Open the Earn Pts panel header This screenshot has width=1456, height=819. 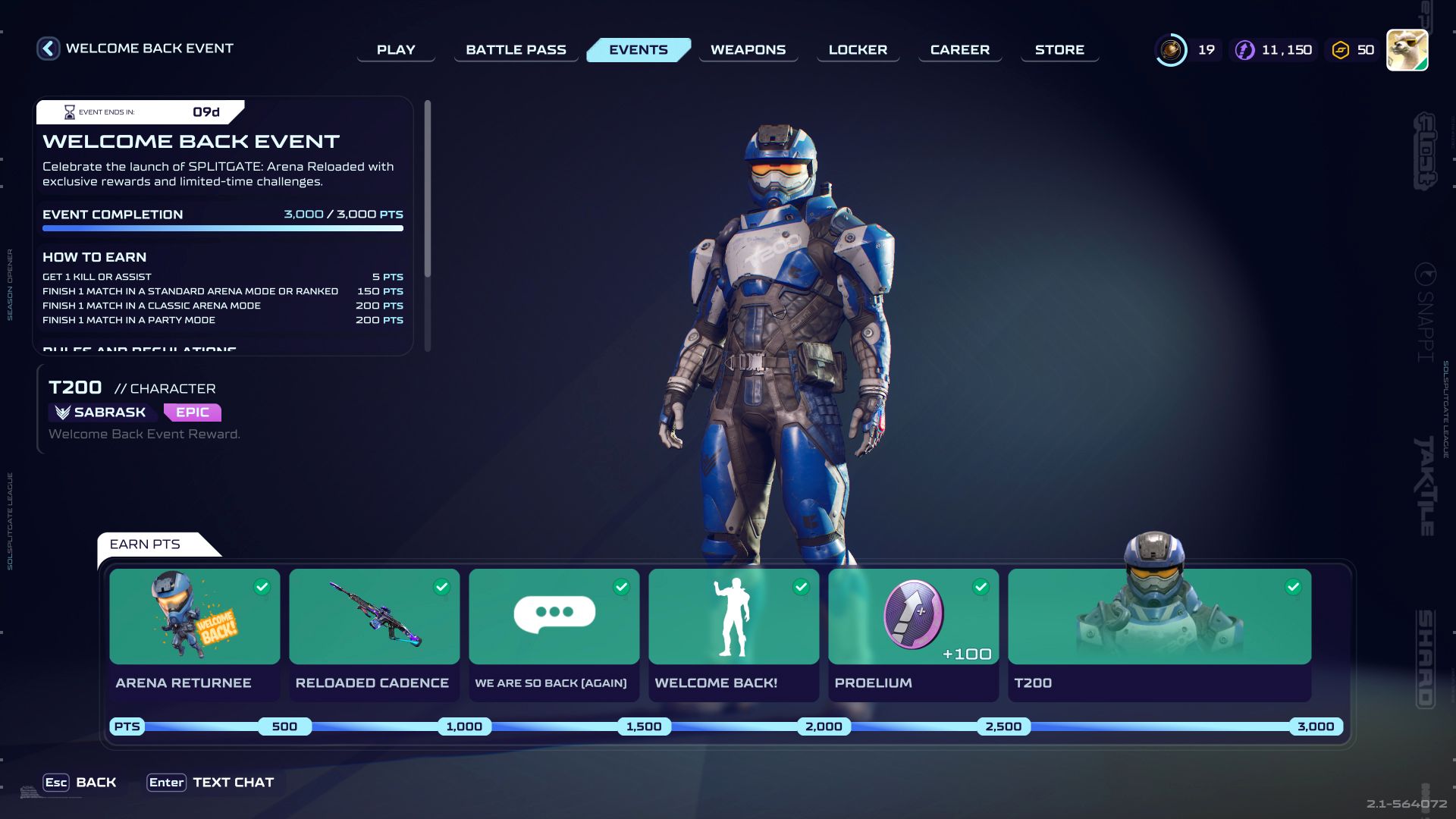pyautogui.click(x=146, y=544)
